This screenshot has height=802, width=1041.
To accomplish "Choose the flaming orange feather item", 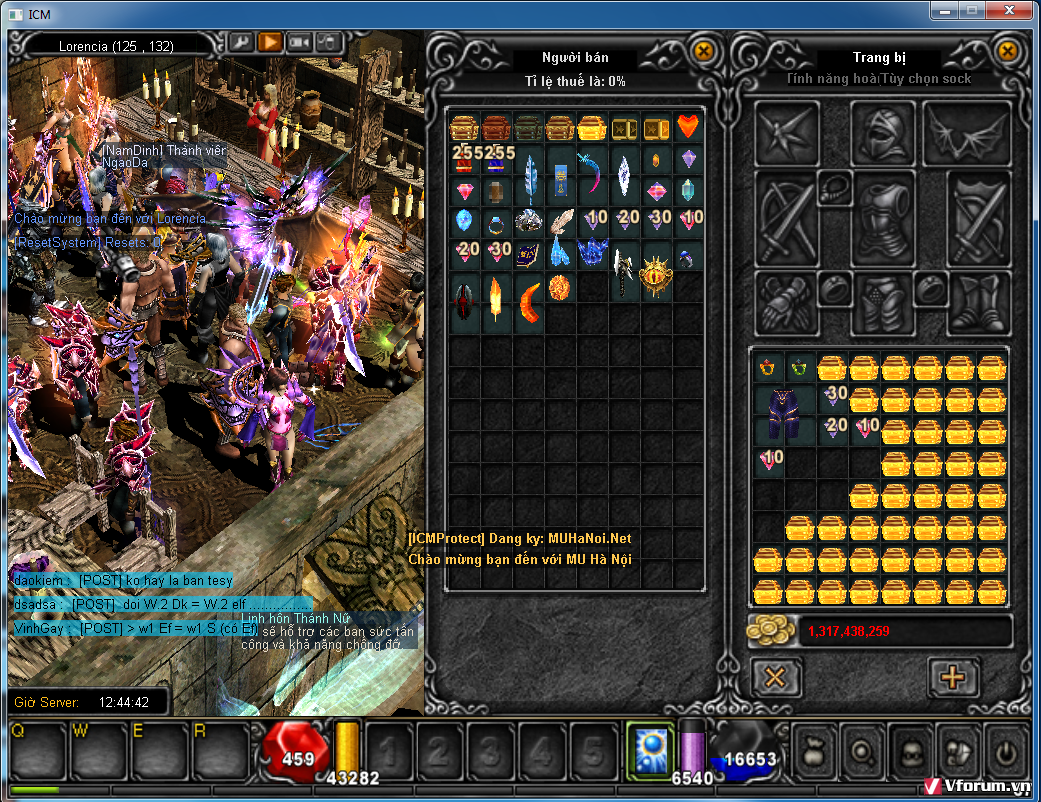I will point(496,296).
